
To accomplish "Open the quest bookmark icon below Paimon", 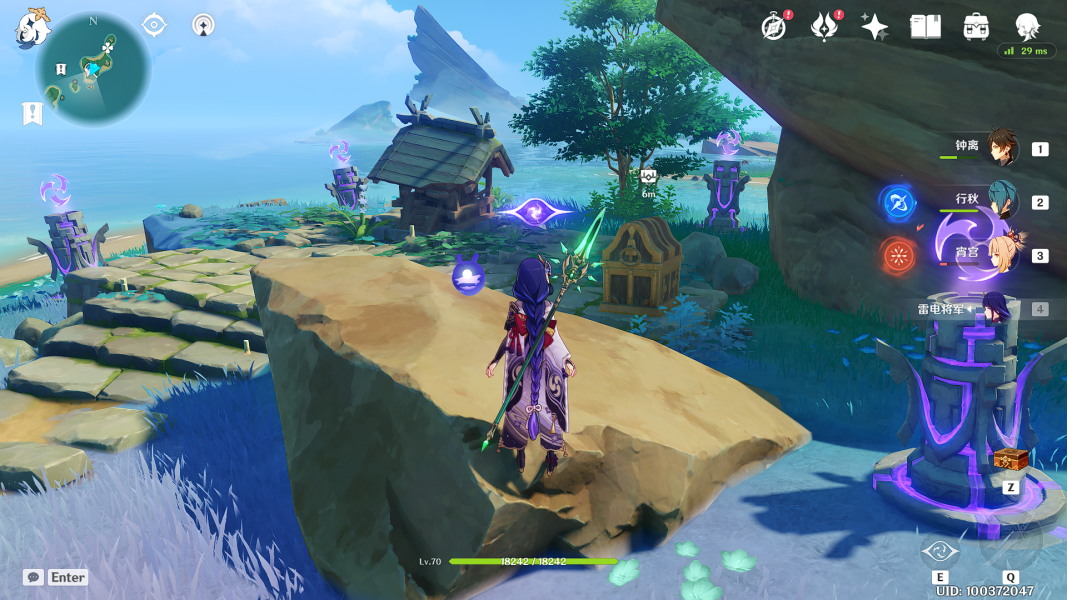I will coord(32,113).
